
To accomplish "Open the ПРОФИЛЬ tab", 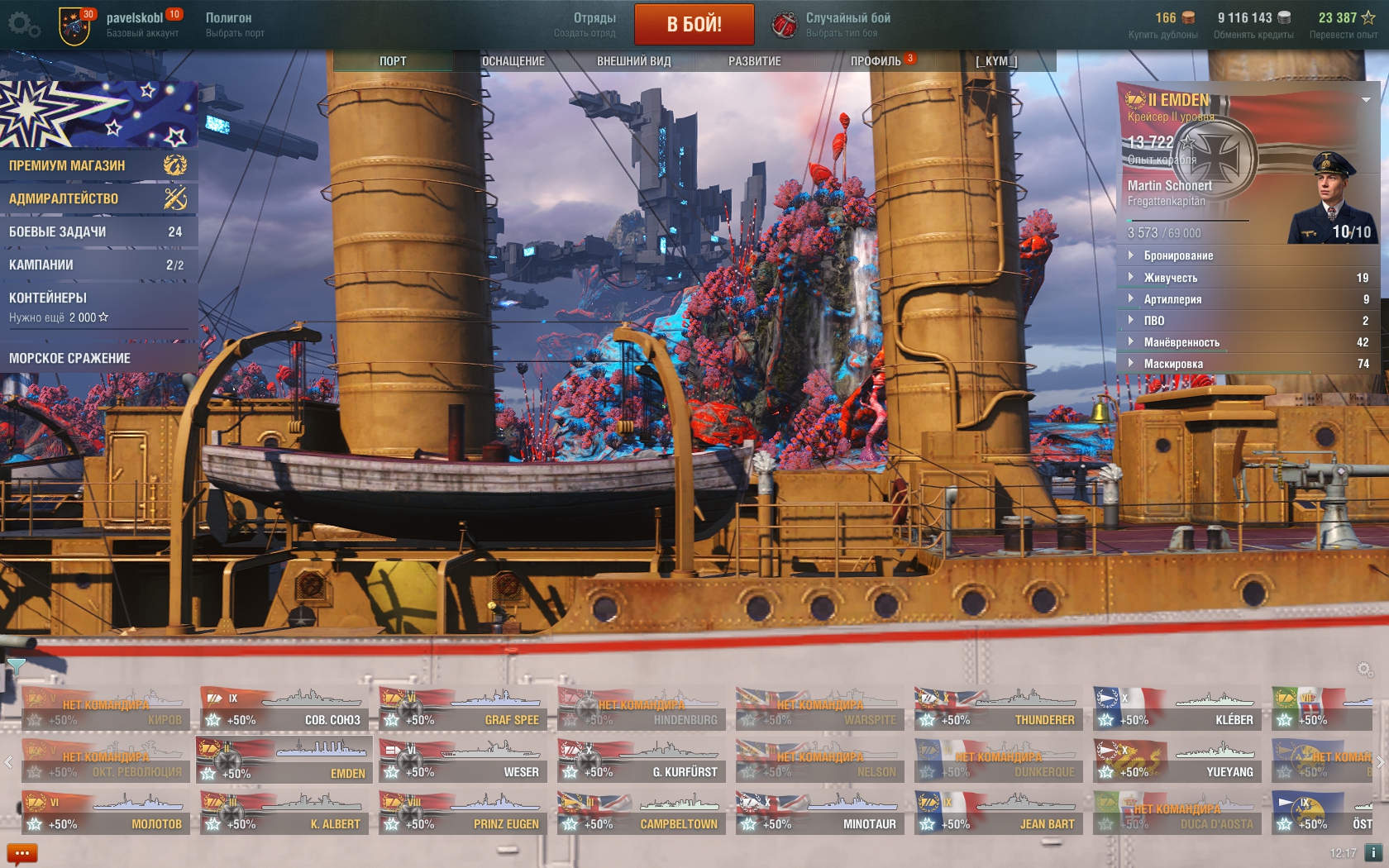I will (x=876, y=61).
